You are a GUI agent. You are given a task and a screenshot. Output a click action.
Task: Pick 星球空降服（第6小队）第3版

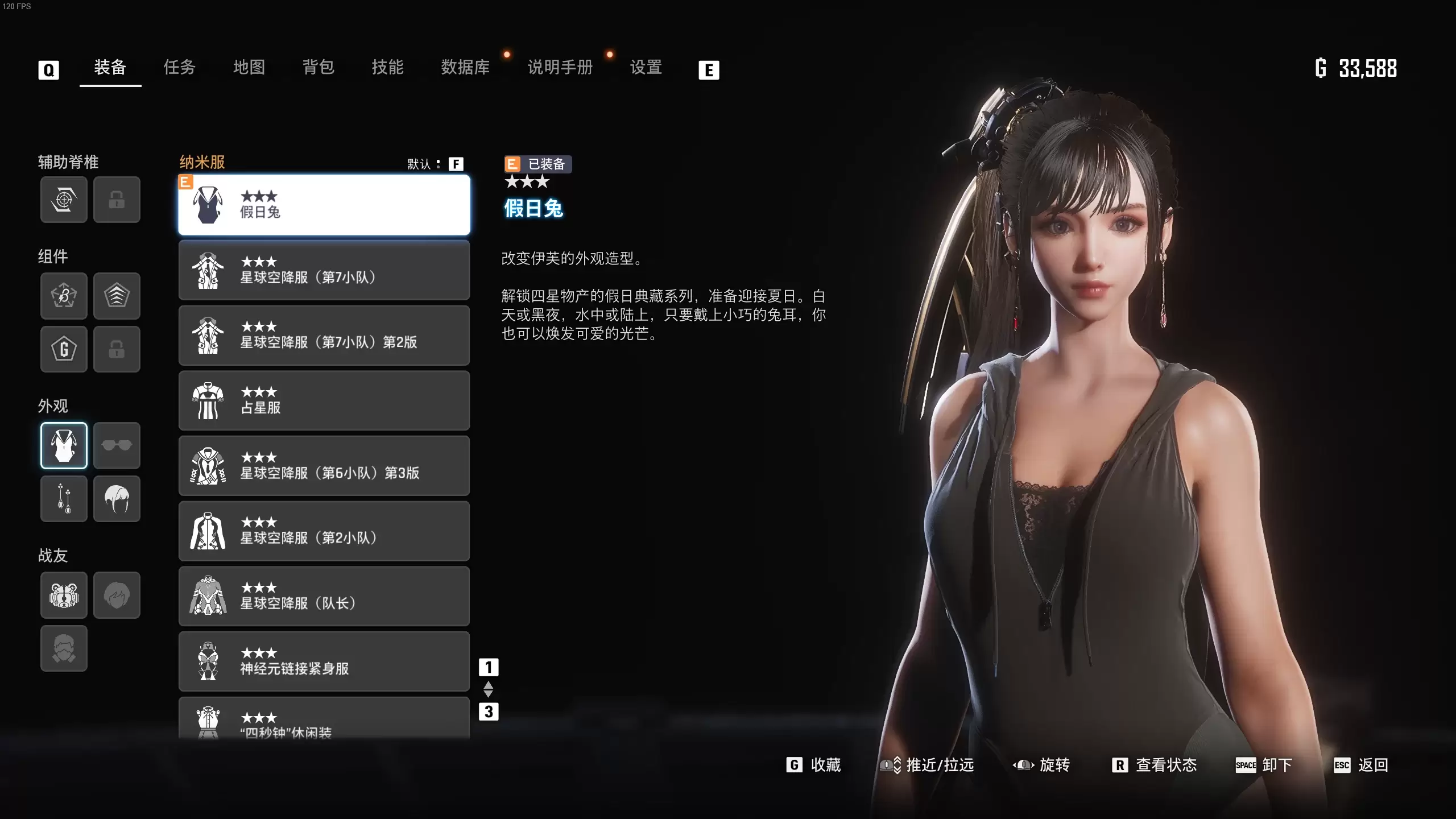pyautogui.click(x=324, y=466)
